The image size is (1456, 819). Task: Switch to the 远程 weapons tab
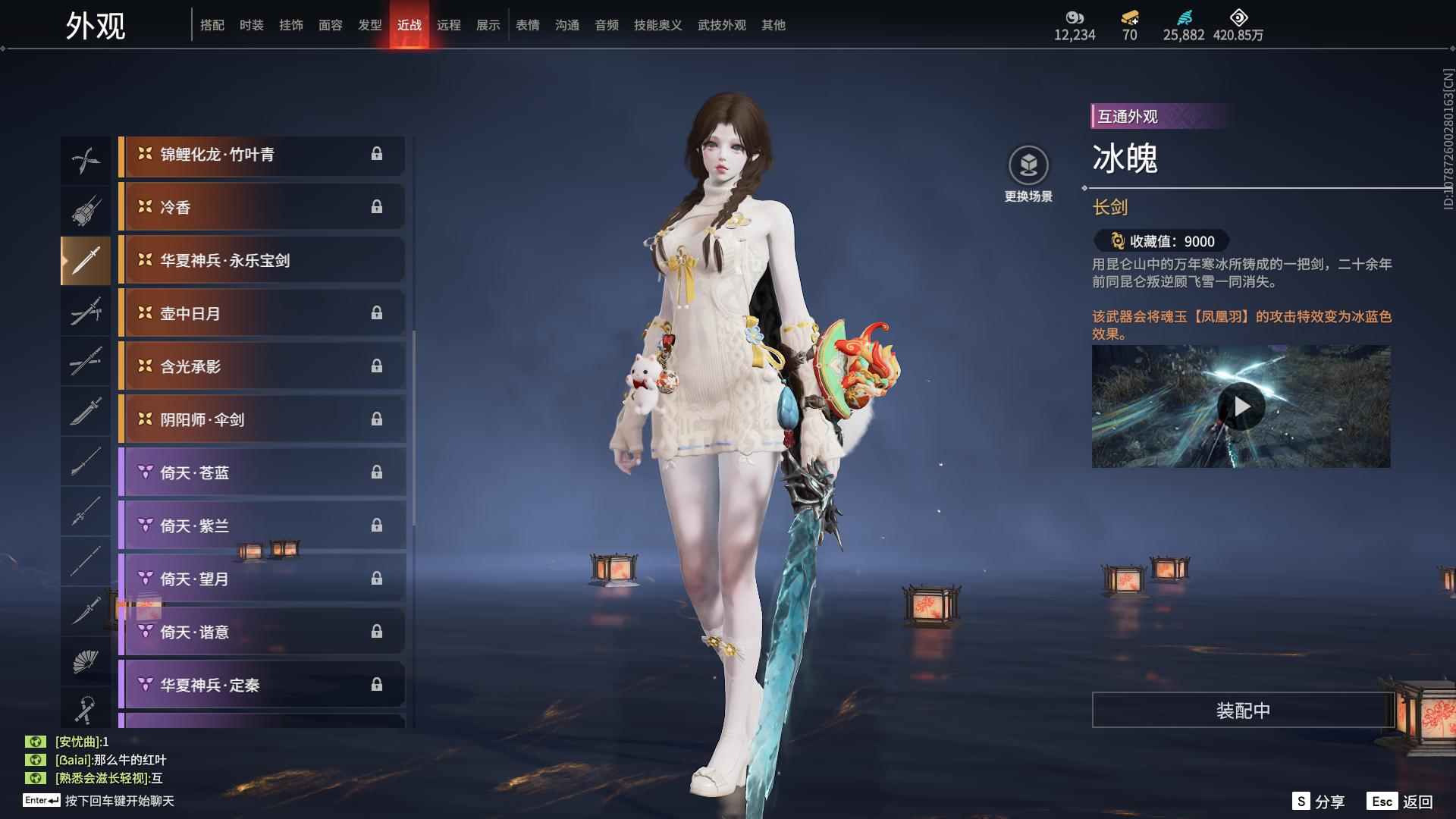[x=448, y=25]
